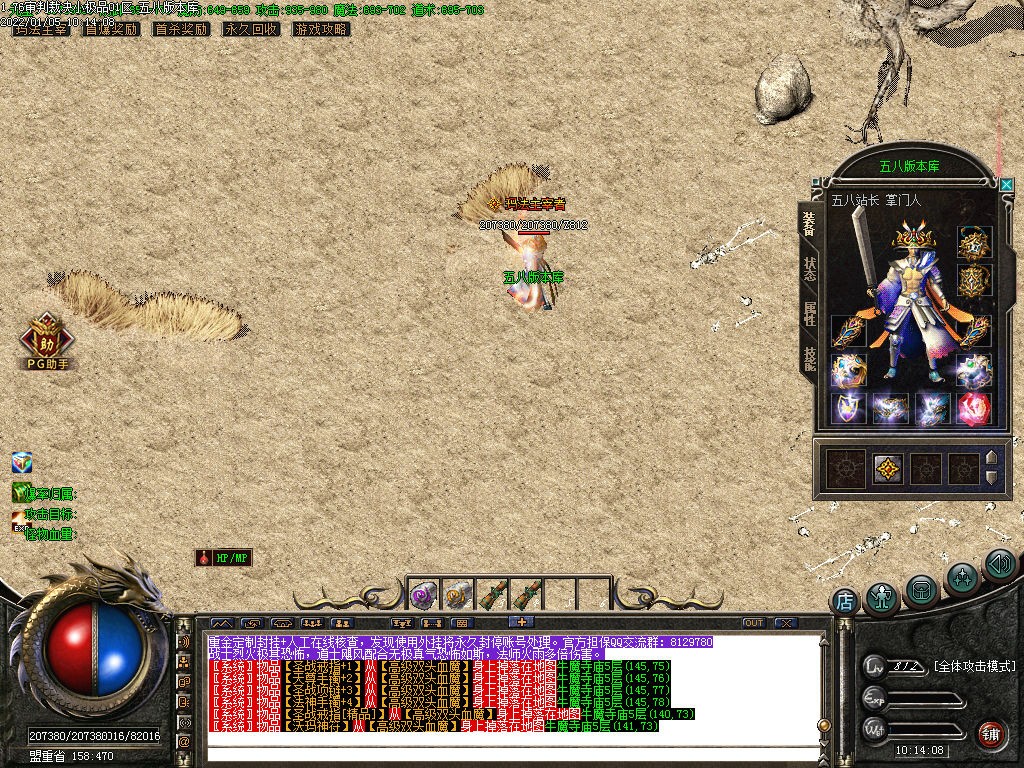The image size is (1024, 768).
Task: Close the character equipment panel
Action: (1006, 185)
